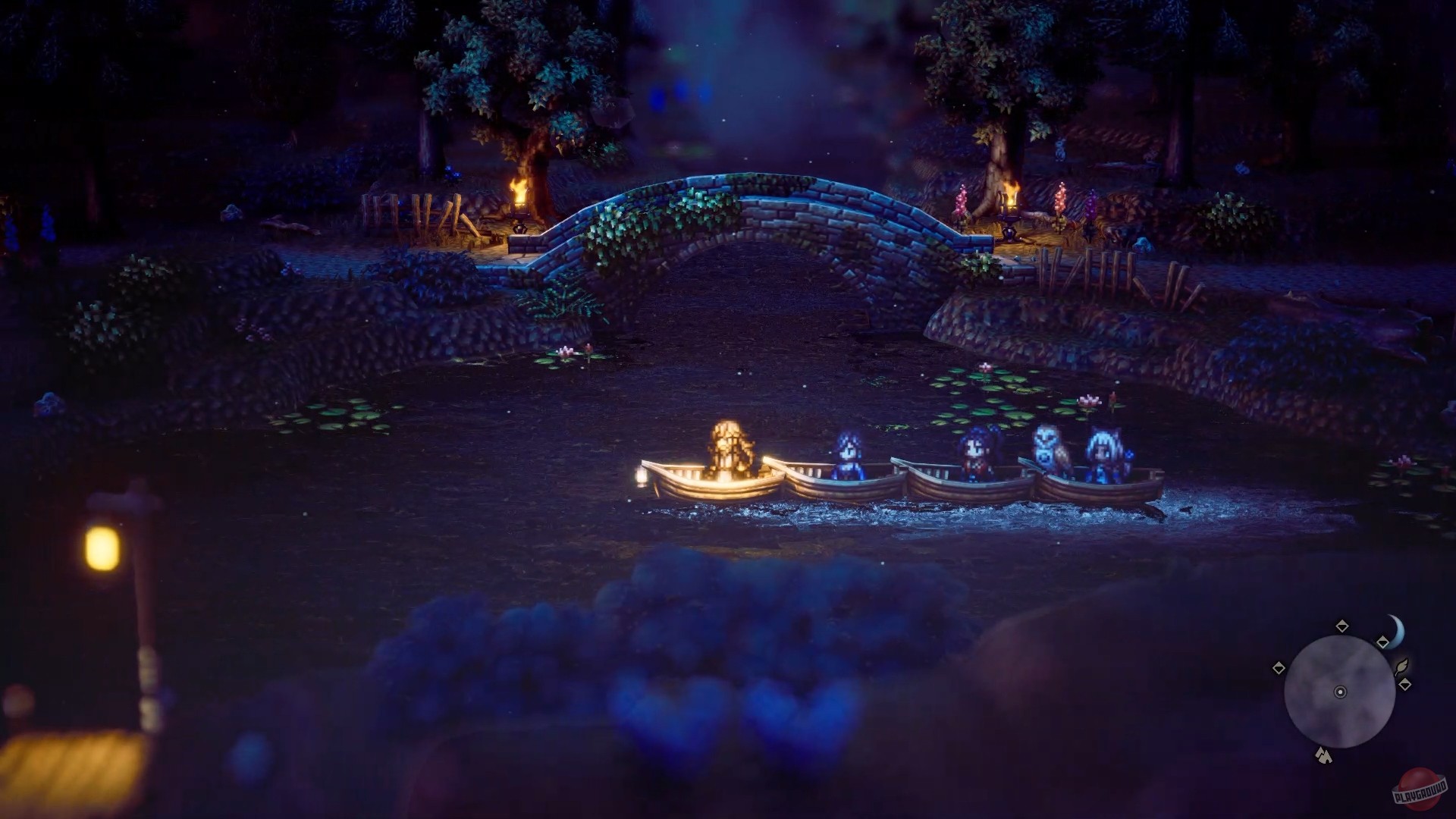Click the mountain marker below the minimap
1456x819 pixels.
click(1323, 754)
